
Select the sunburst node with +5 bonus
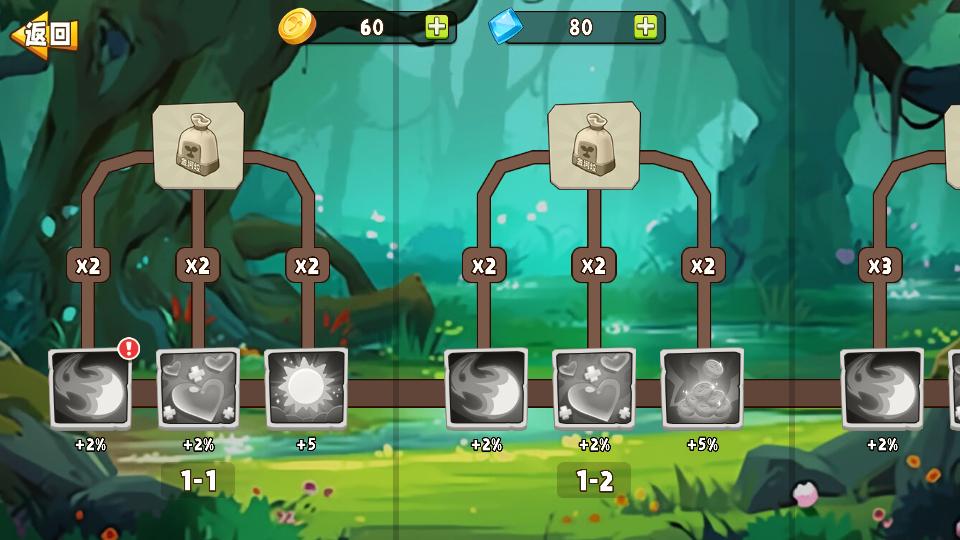pos(306,388)
